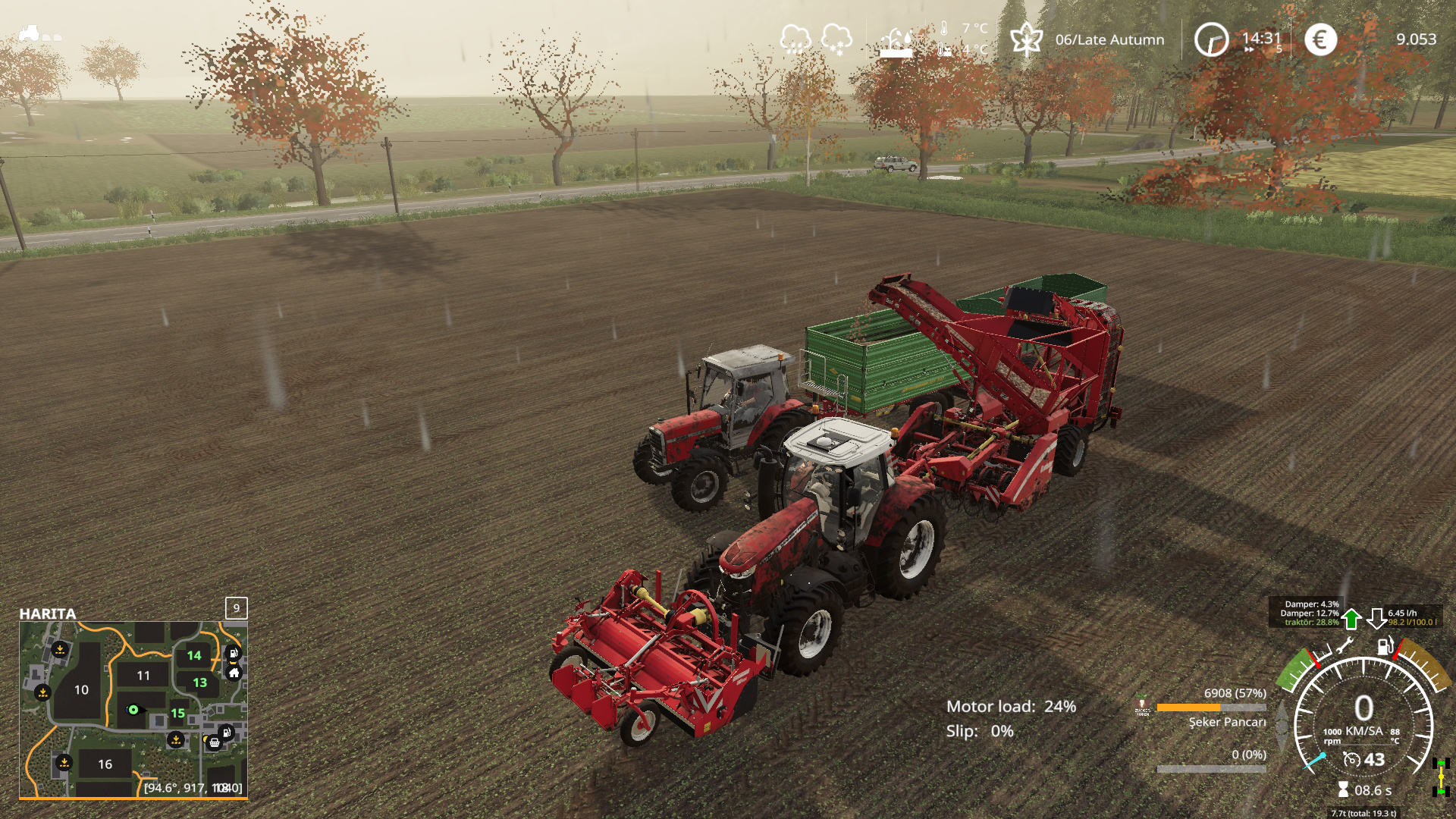The image size is (1456, 819).
Task: Click owned field 14 on the minimap
Action: coord(194,655)
